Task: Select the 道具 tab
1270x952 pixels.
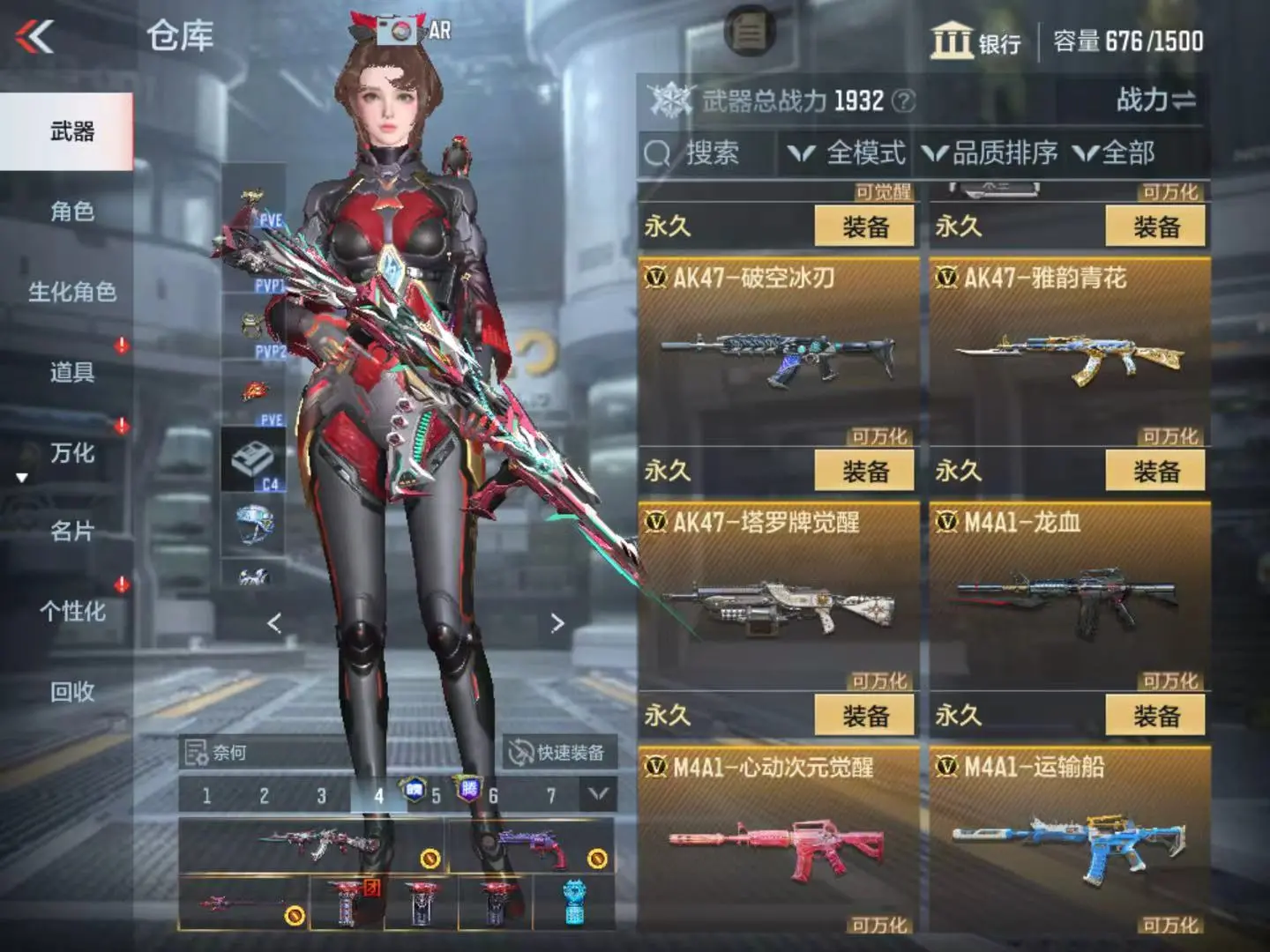Action: (71, 372)
